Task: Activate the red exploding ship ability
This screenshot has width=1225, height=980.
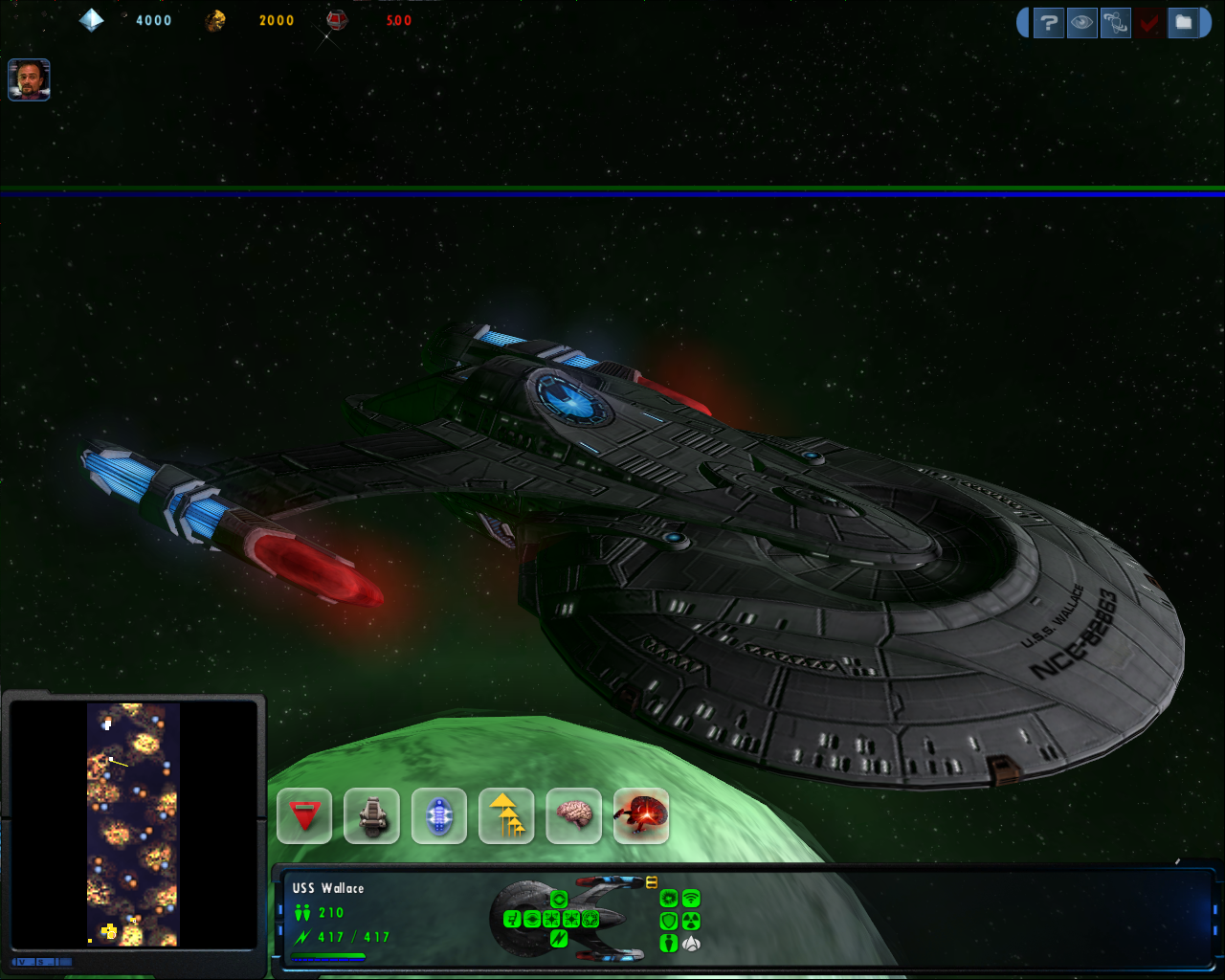Action: (641, 816)
